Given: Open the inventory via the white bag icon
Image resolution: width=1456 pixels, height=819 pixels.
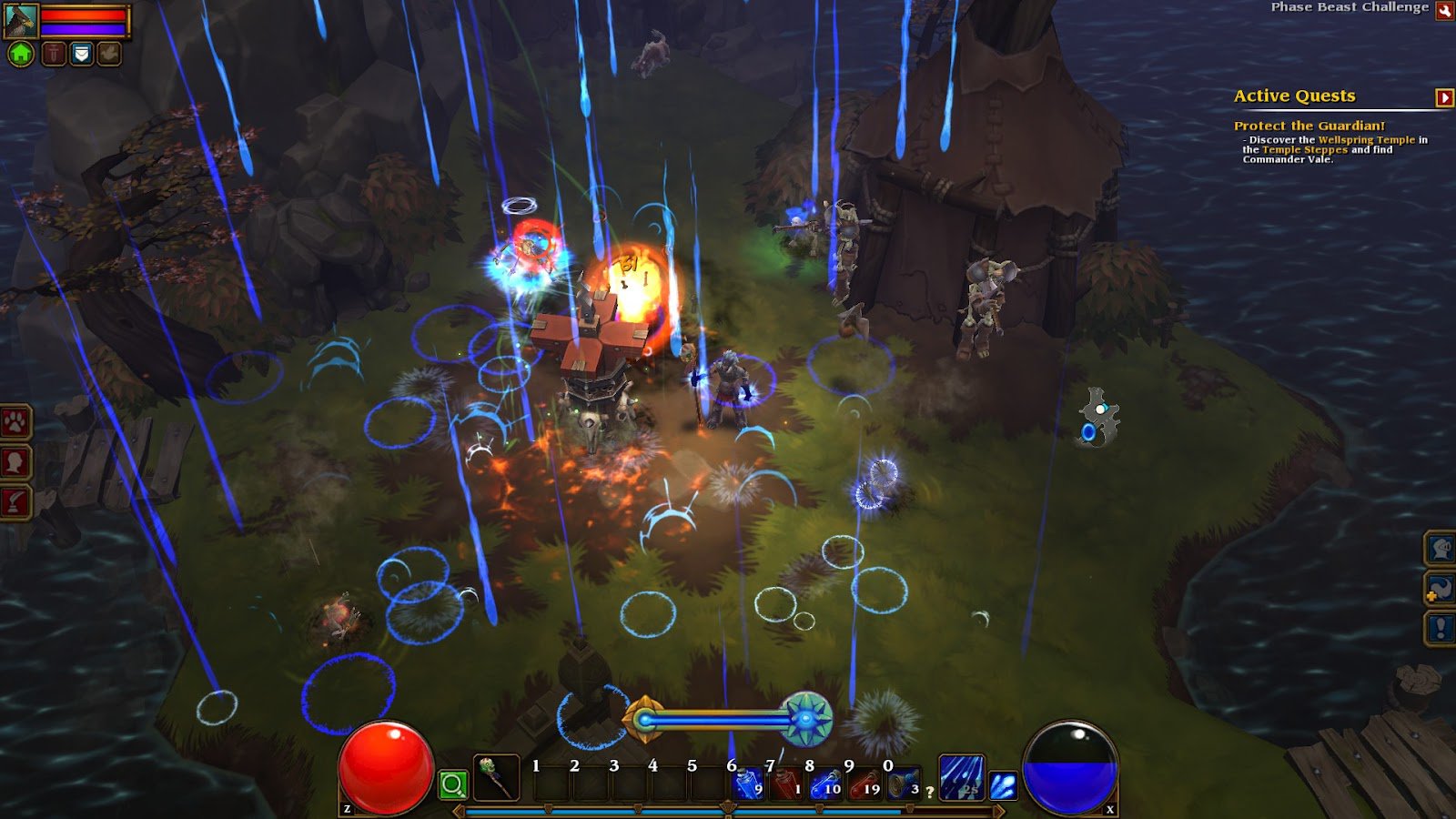Looking at the screenshot, I should 81,53.
